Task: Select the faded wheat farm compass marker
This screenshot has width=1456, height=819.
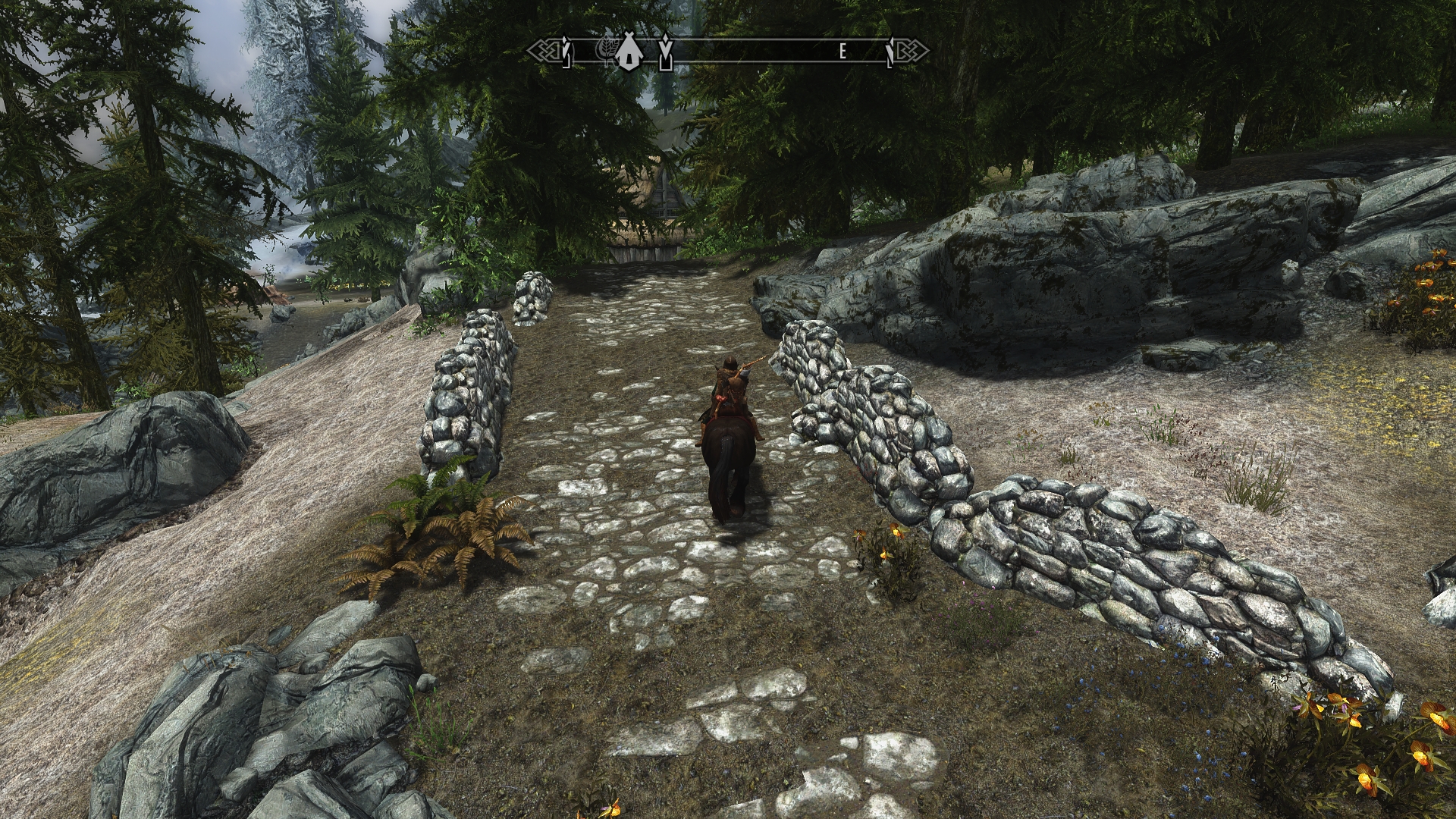Action: click(x=608, y=51)
